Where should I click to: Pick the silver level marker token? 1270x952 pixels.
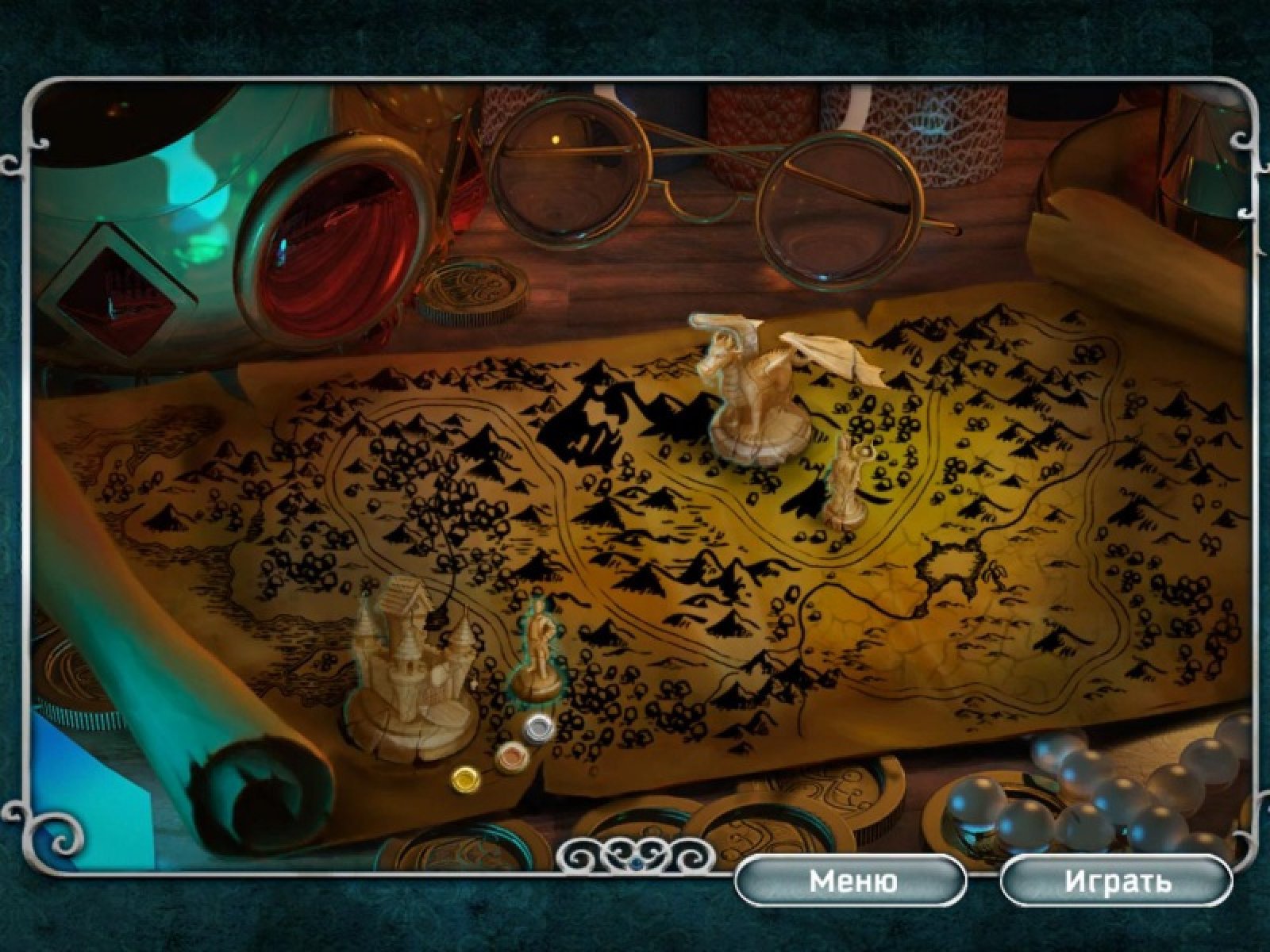pyautogui.click(x=539, y=725)
